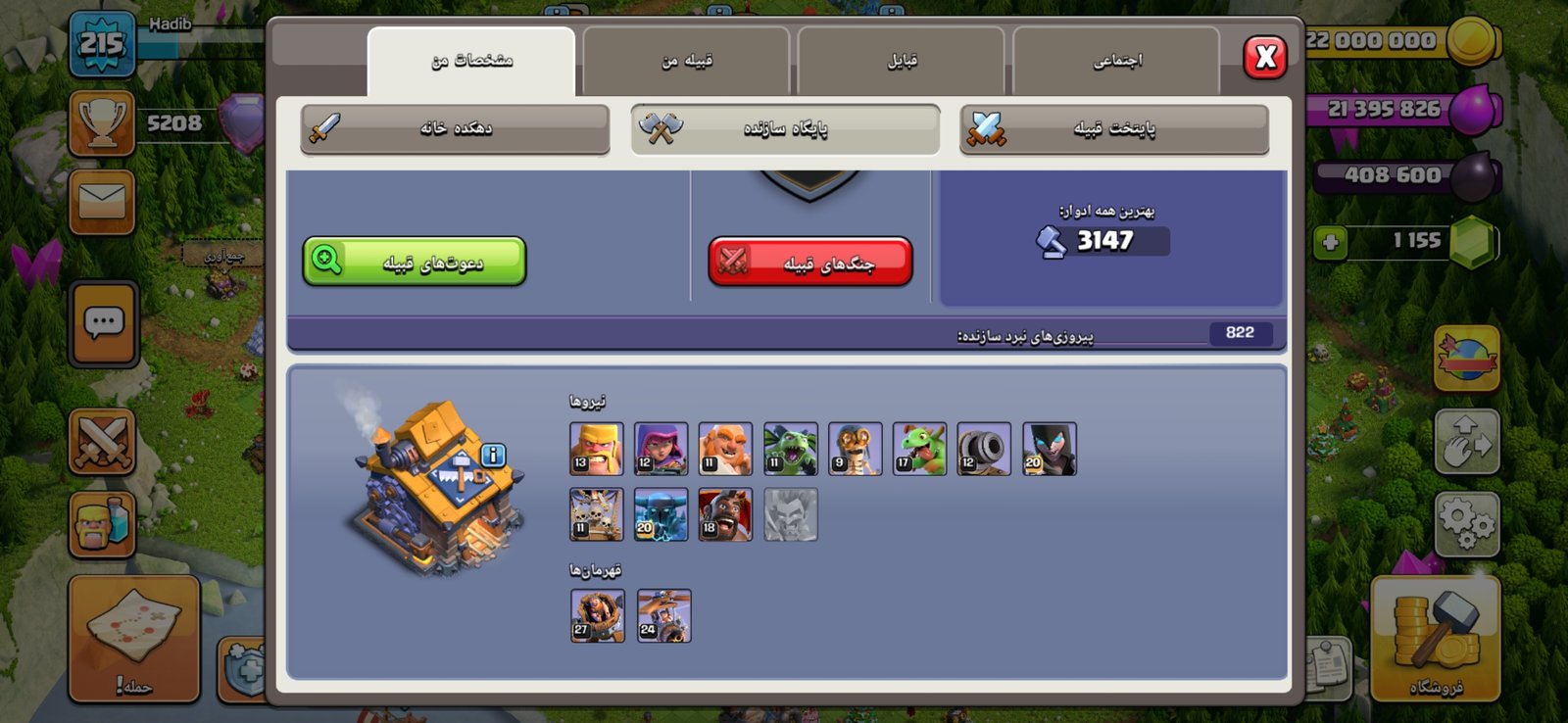The height and width of the screenshot is (723, 1568).
Task: Close the profile window
Action: point(1264,57)
